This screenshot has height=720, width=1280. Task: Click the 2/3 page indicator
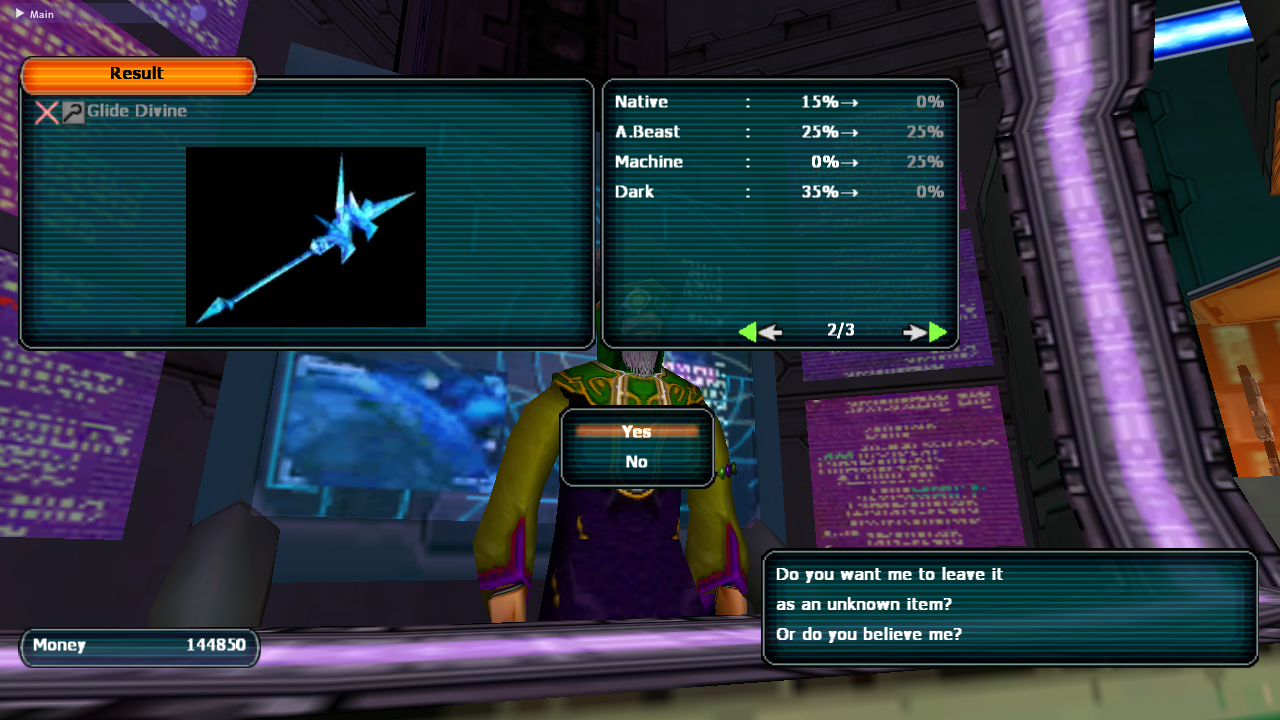(x=842, y=331)
